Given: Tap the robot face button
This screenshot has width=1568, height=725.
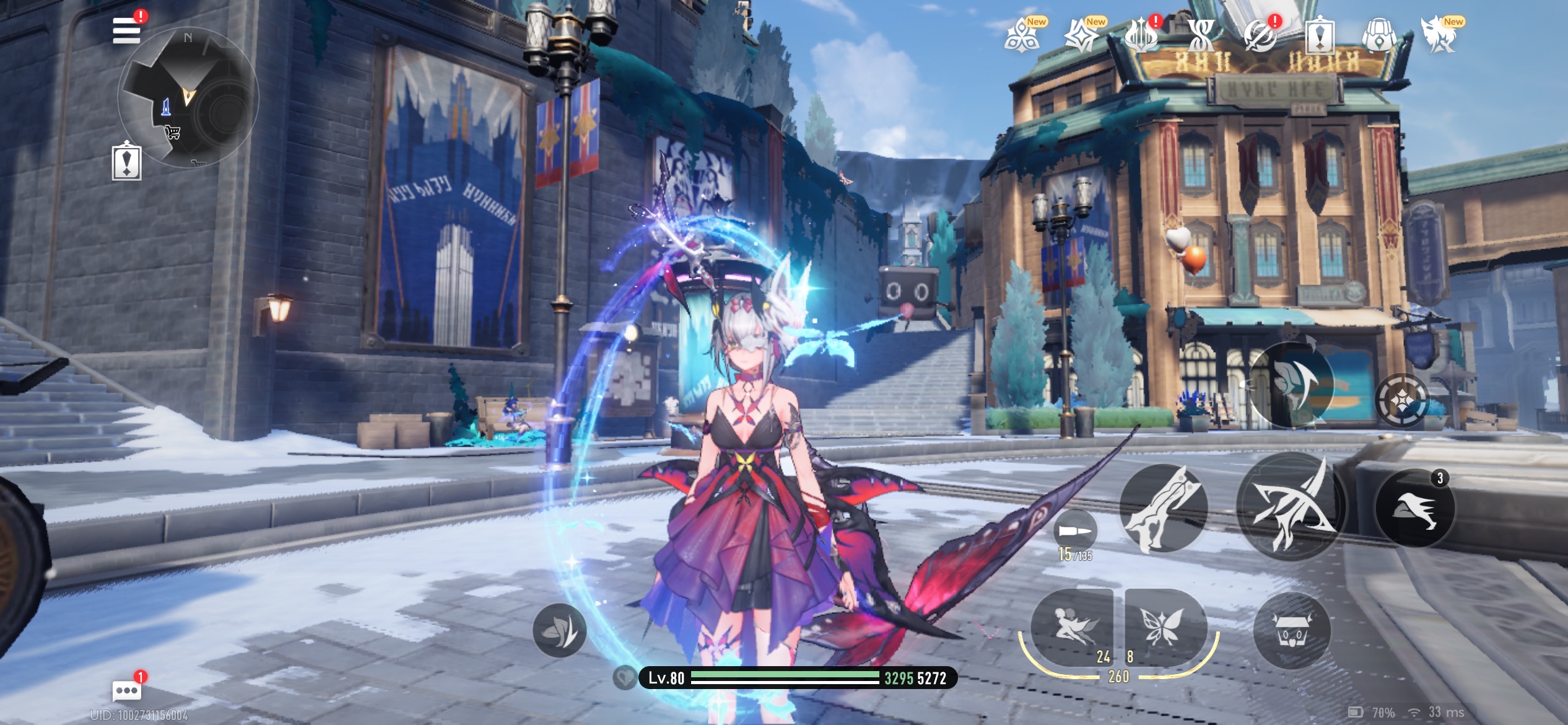Looking at the screenshot, I should coord(1292,631).
